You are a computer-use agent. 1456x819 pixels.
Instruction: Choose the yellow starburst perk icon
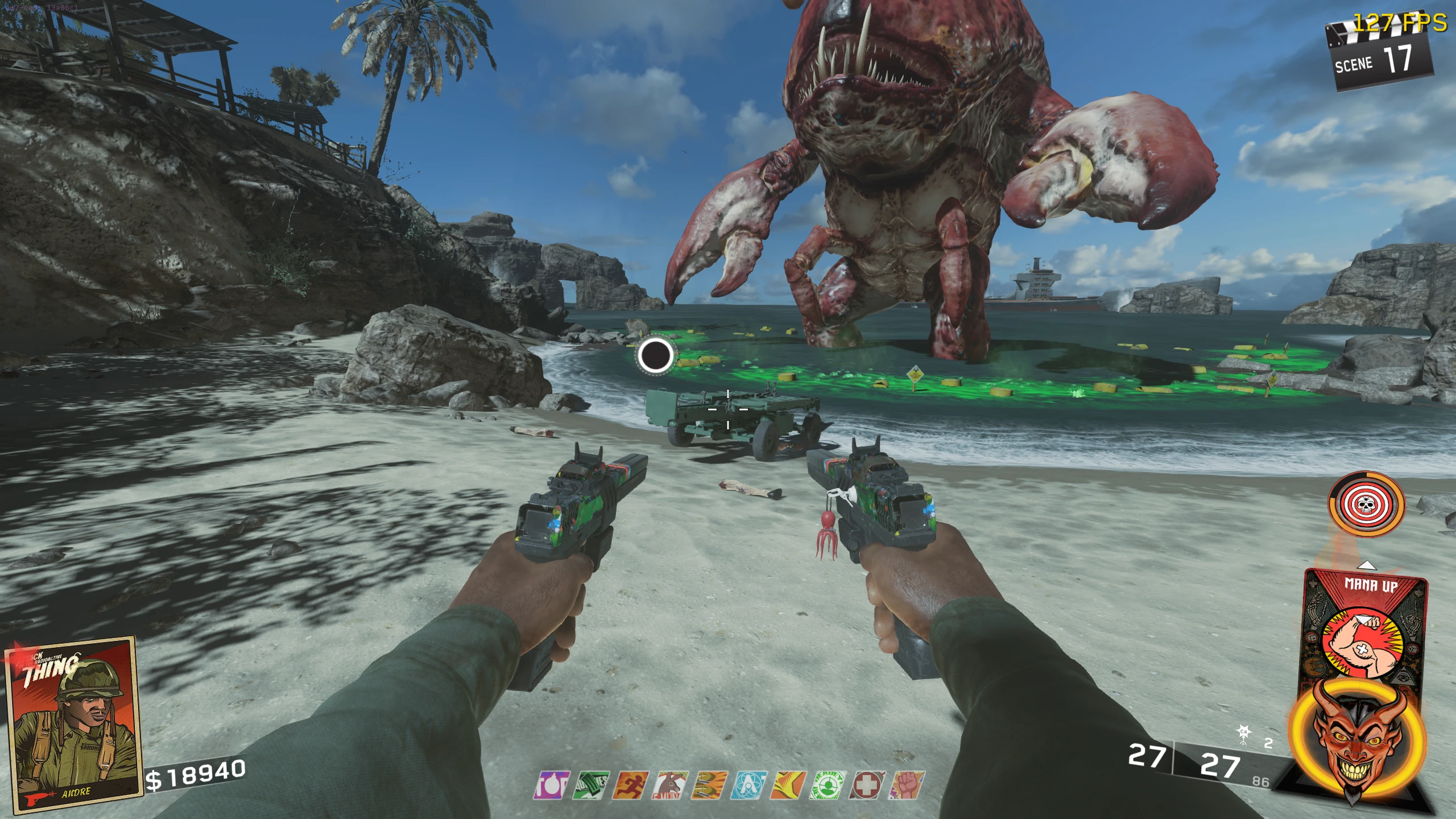pos(789,785)
